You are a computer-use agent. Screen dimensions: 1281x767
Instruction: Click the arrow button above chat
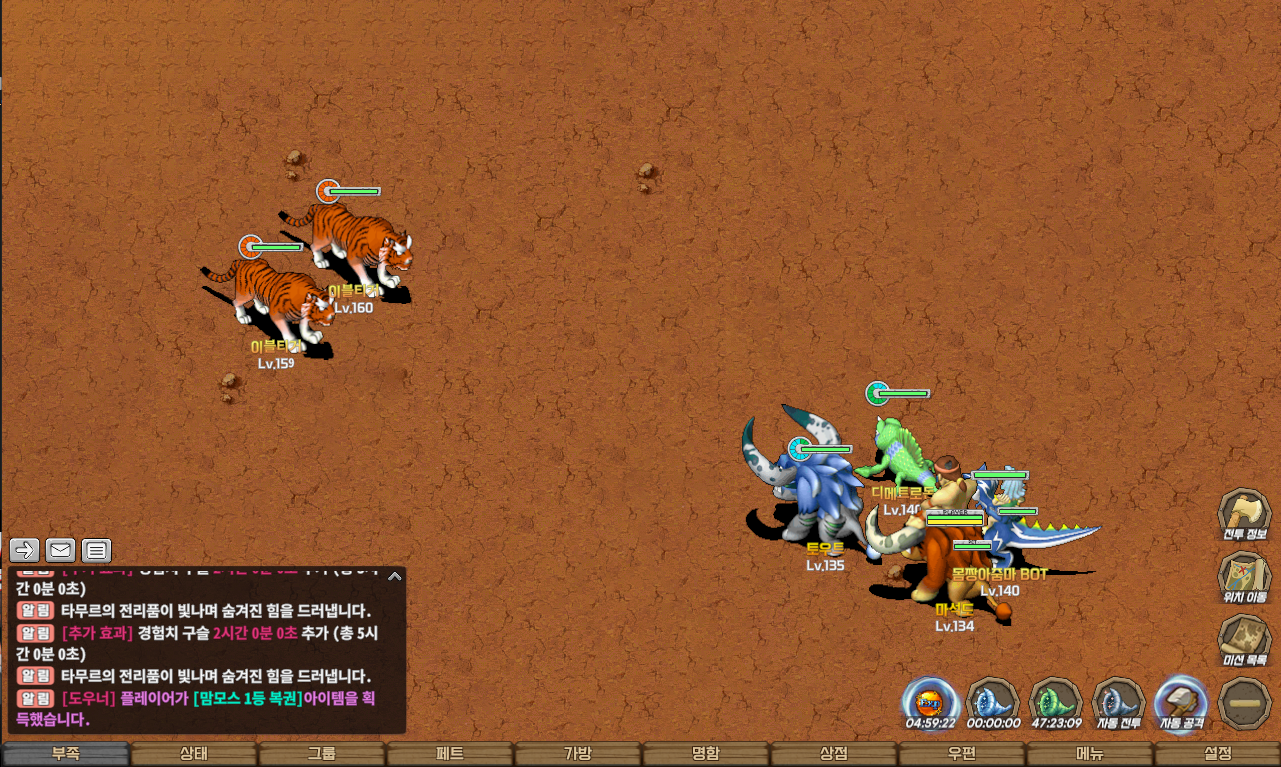(x=25, y=550)
